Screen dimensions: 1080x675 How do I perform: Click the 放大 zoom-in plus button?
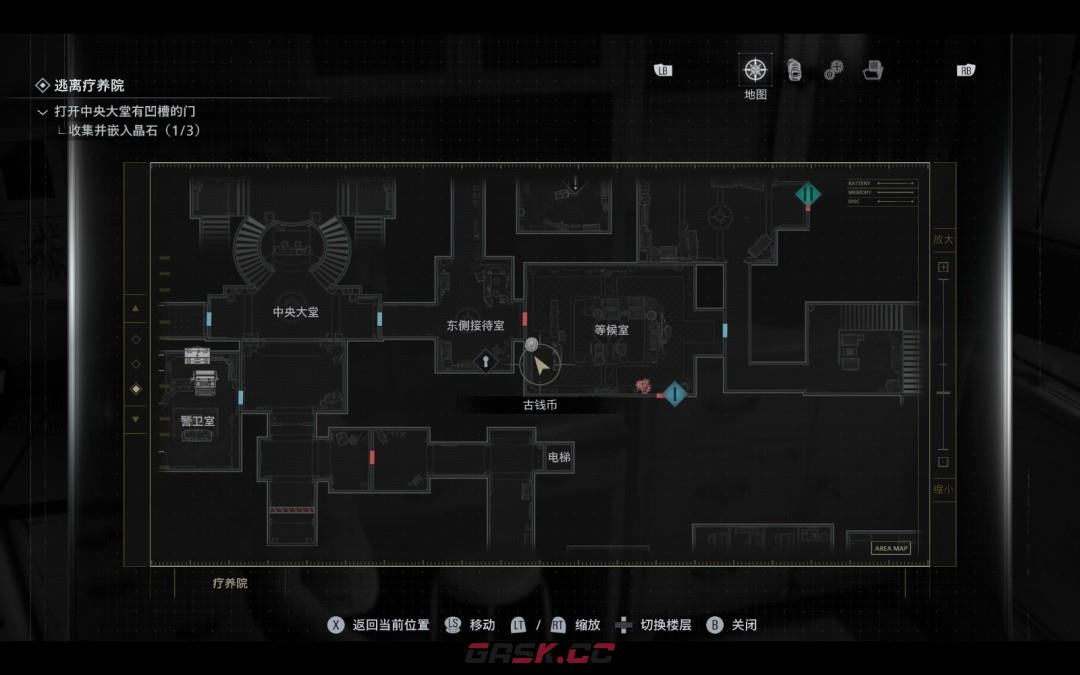click(943, 268)
